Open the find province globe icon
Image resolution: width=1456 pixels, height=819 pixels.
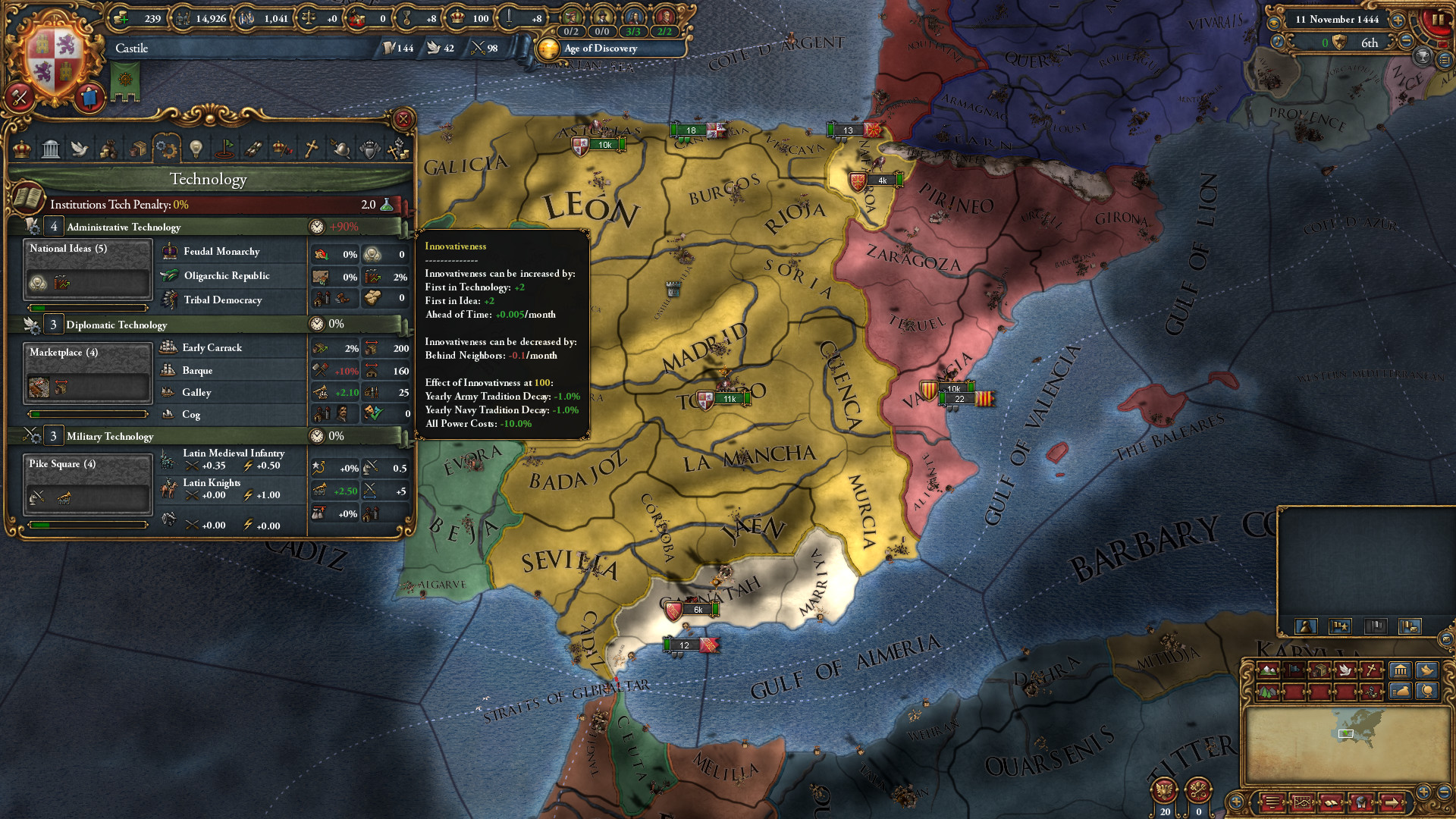(1427, 691)
